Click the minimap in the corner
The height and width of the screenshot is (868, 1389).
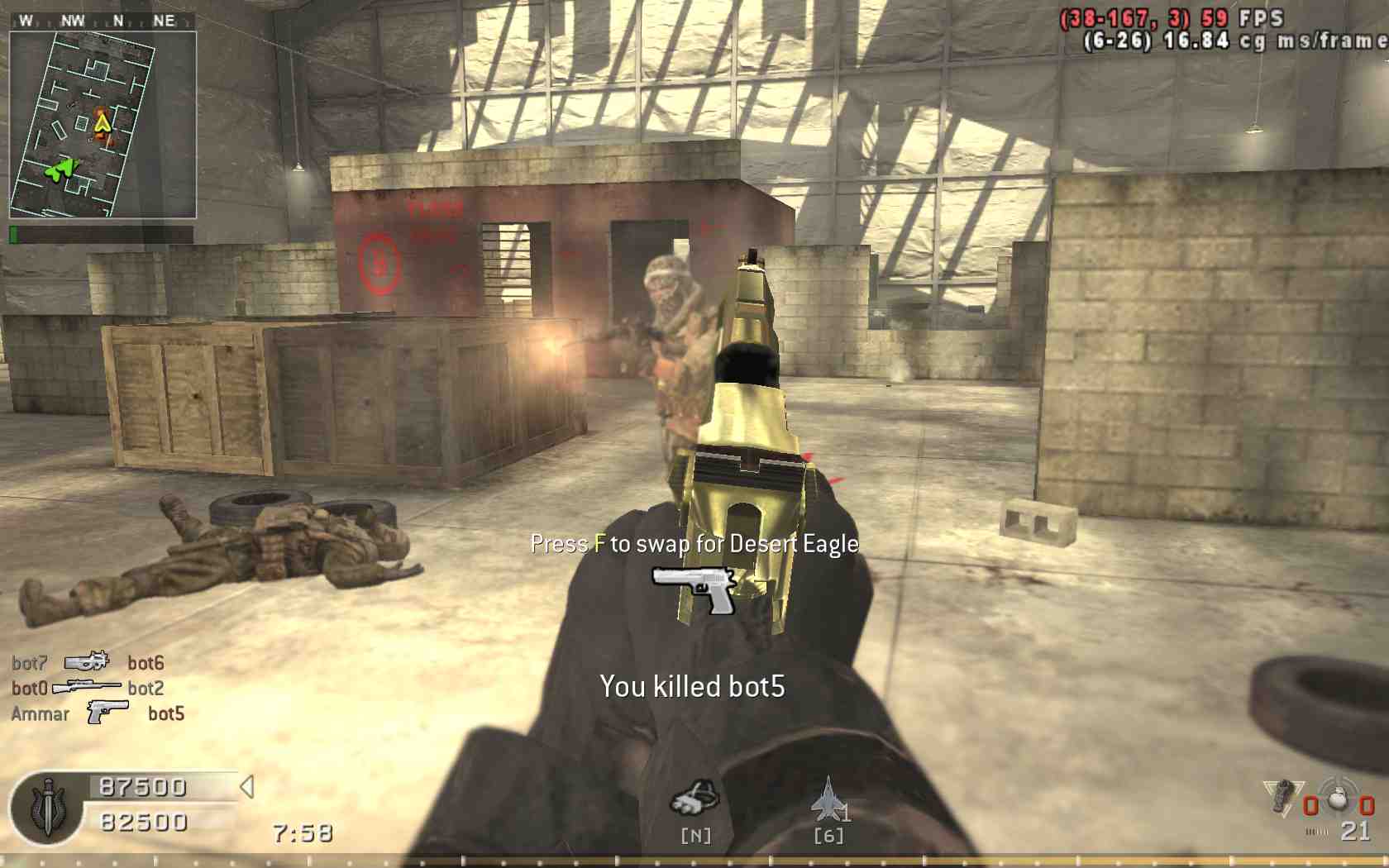pos(103,125)
